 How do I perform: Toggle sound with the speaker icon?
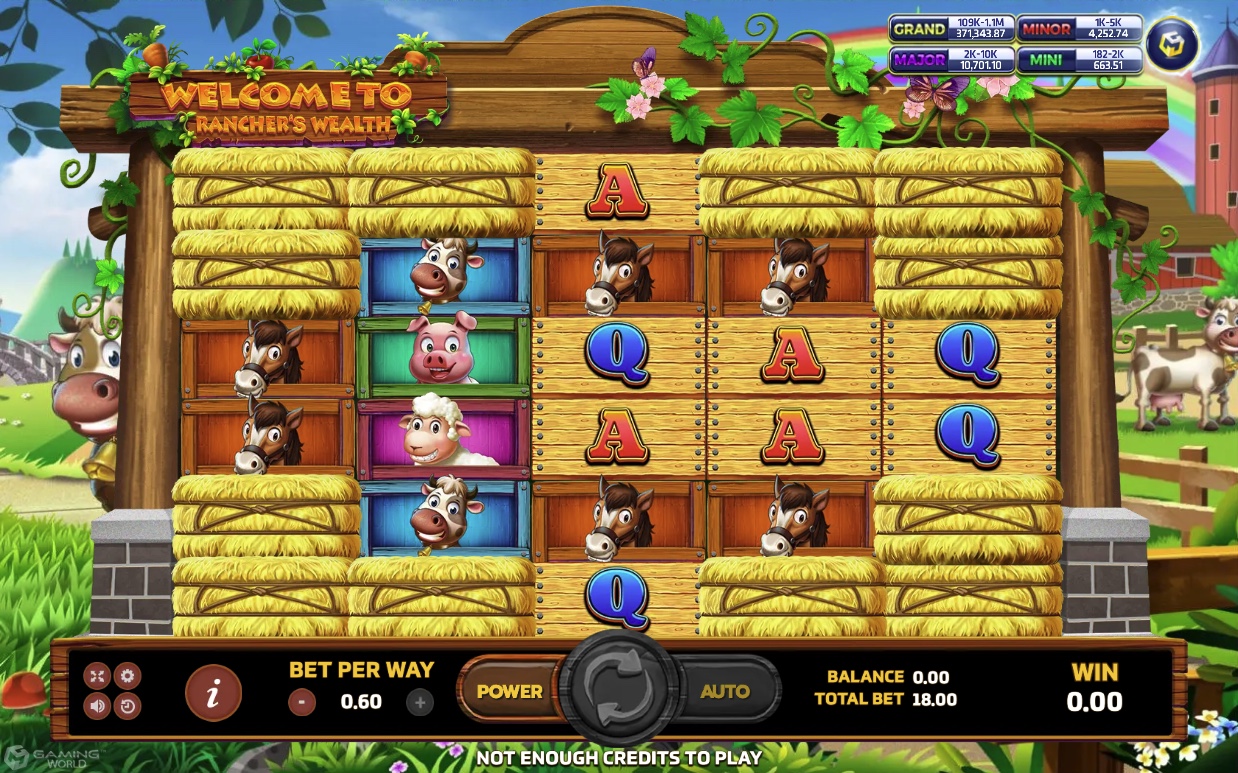97,706
